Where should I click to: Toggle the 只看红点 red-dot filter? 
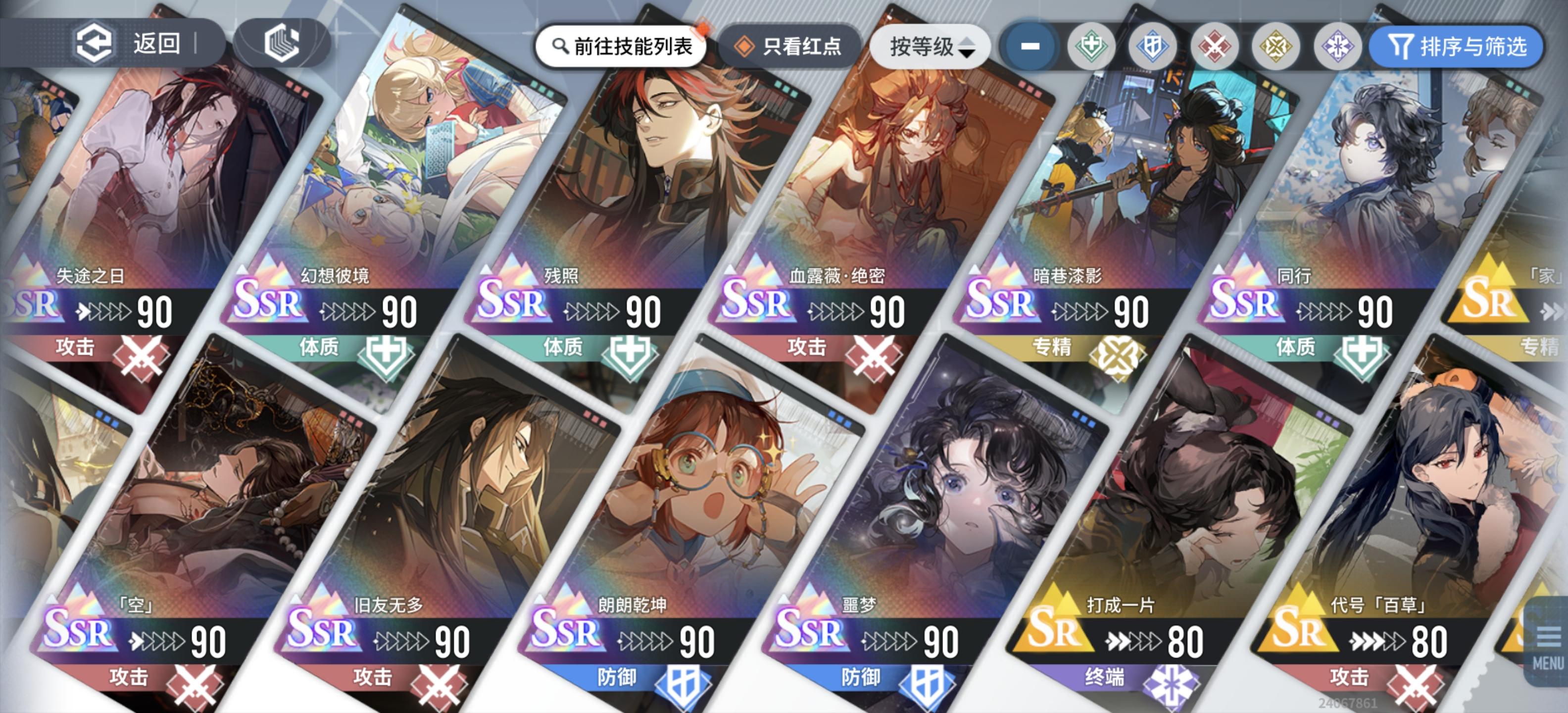pos(803,46)
